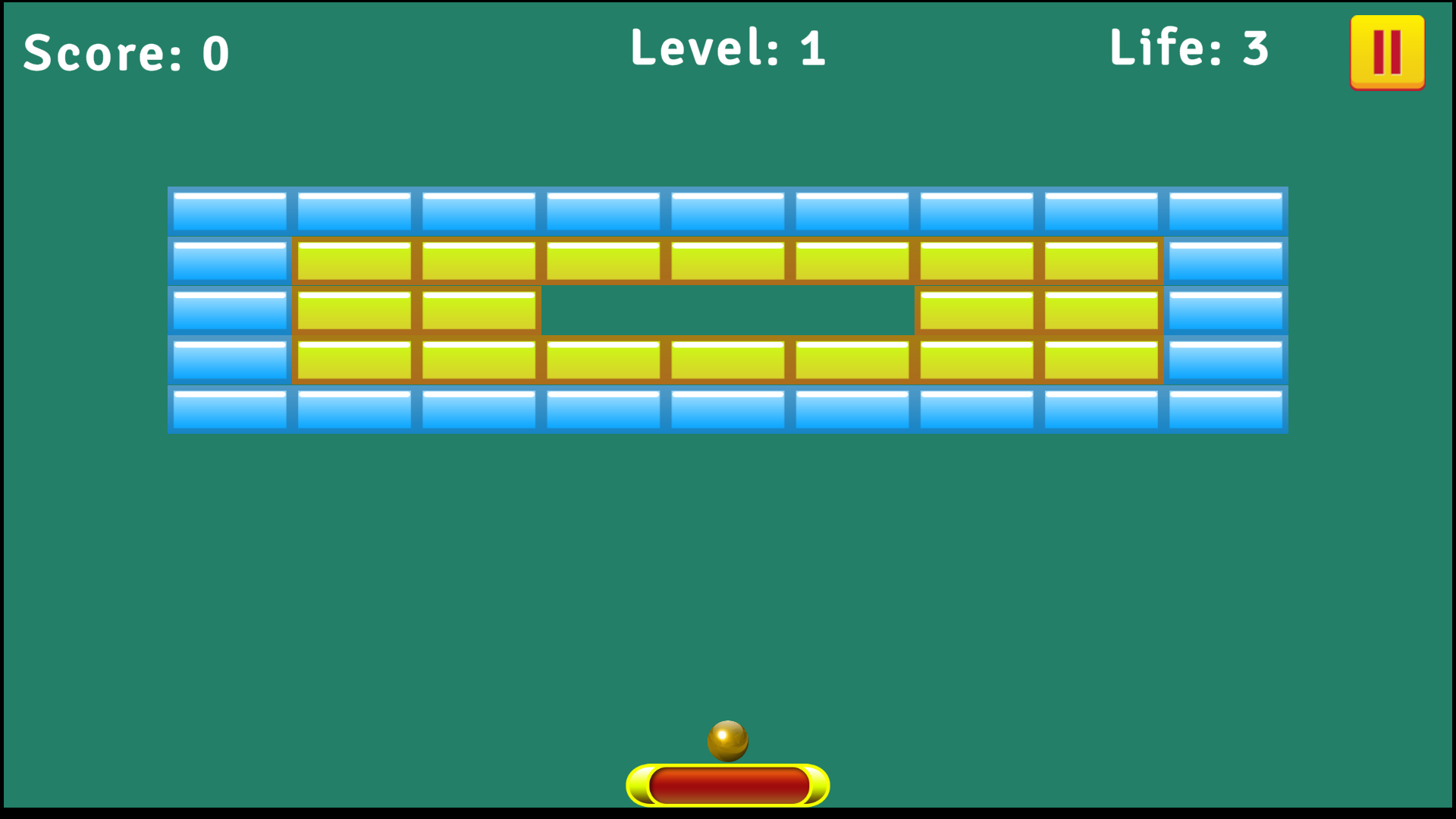Click the center yellow brick in second row
This screenshot has width=1456, height=819.
[726, 260]
